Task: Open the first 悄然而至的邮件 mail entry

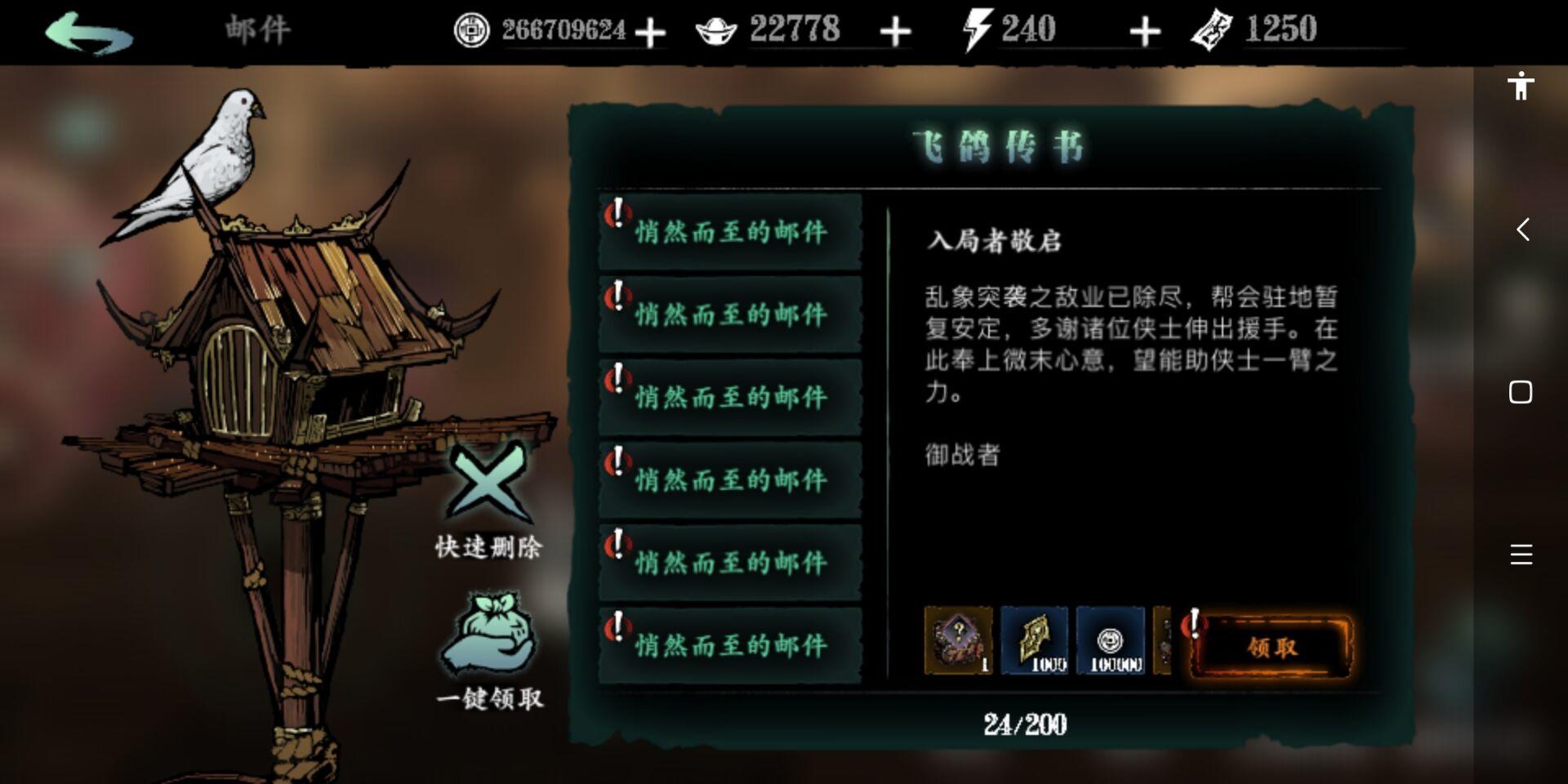Action: pyautogui.click(x=729, y=230)
